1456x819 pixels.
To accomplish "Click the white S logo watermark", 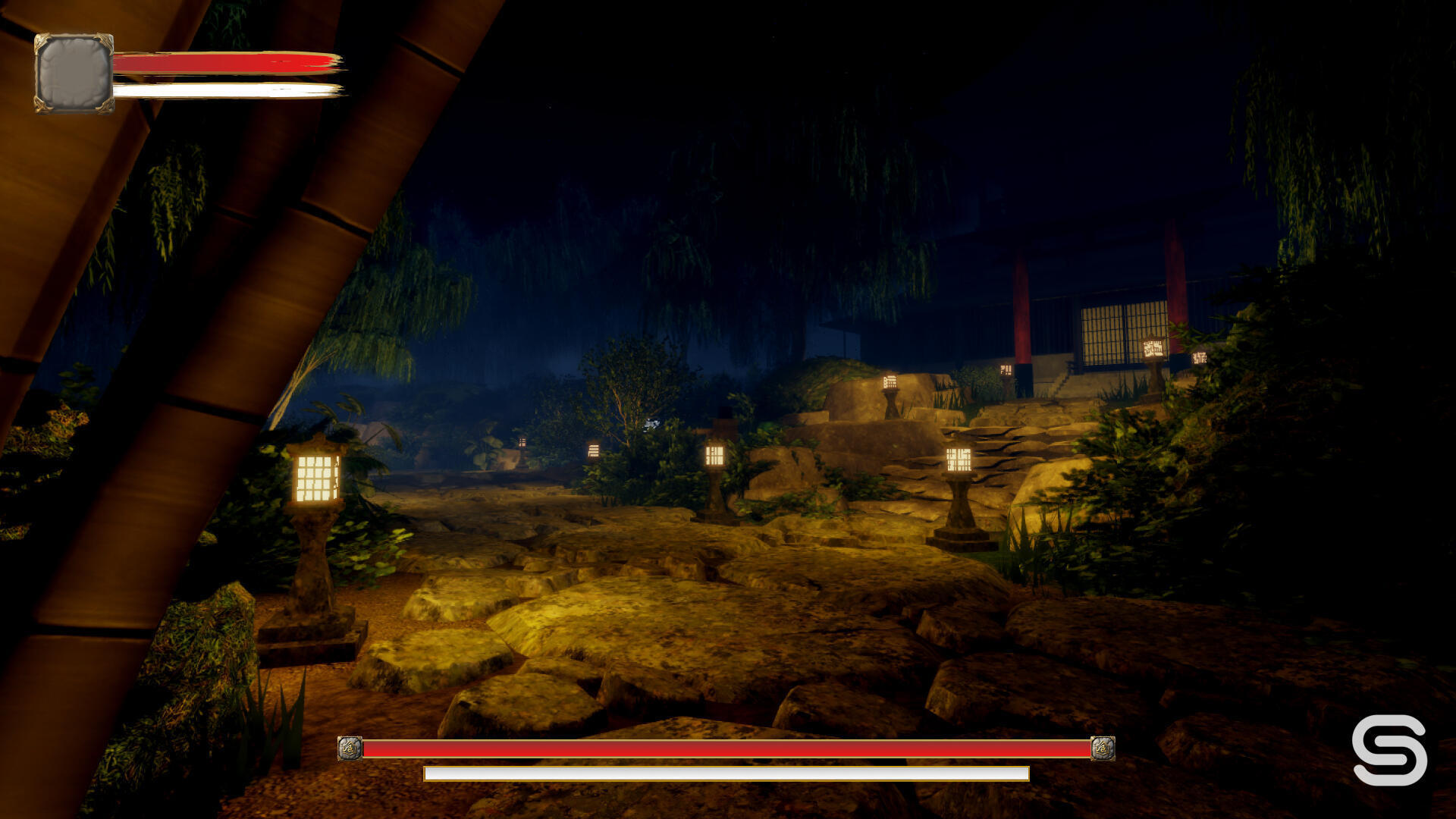I will click(1389, 749).
